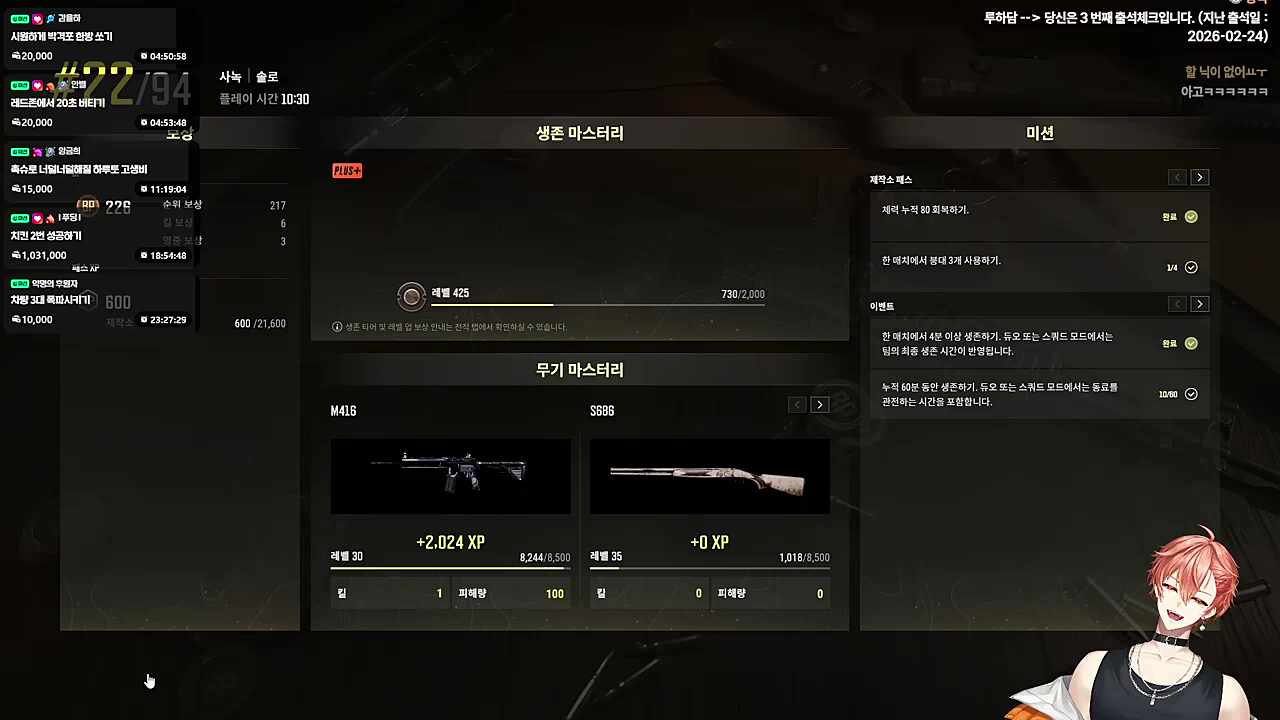Click the check circle on the 1/4 붕대 mission
Screen dimensions: 1280x720
(1190, 266)
